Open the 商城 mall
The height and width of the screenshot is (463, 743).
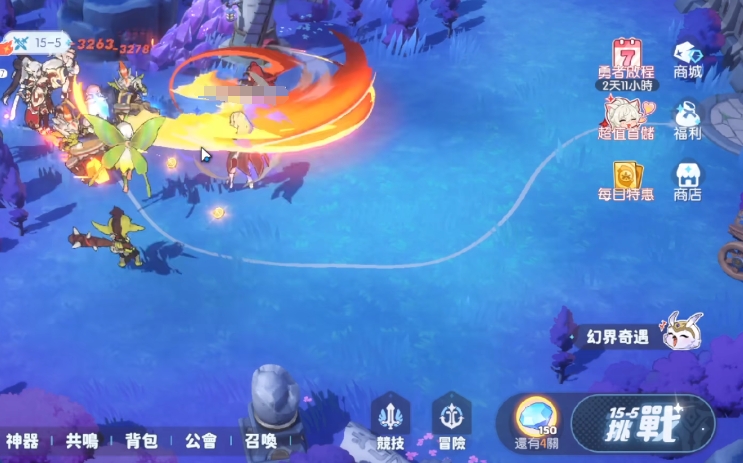tap(688, 58)
